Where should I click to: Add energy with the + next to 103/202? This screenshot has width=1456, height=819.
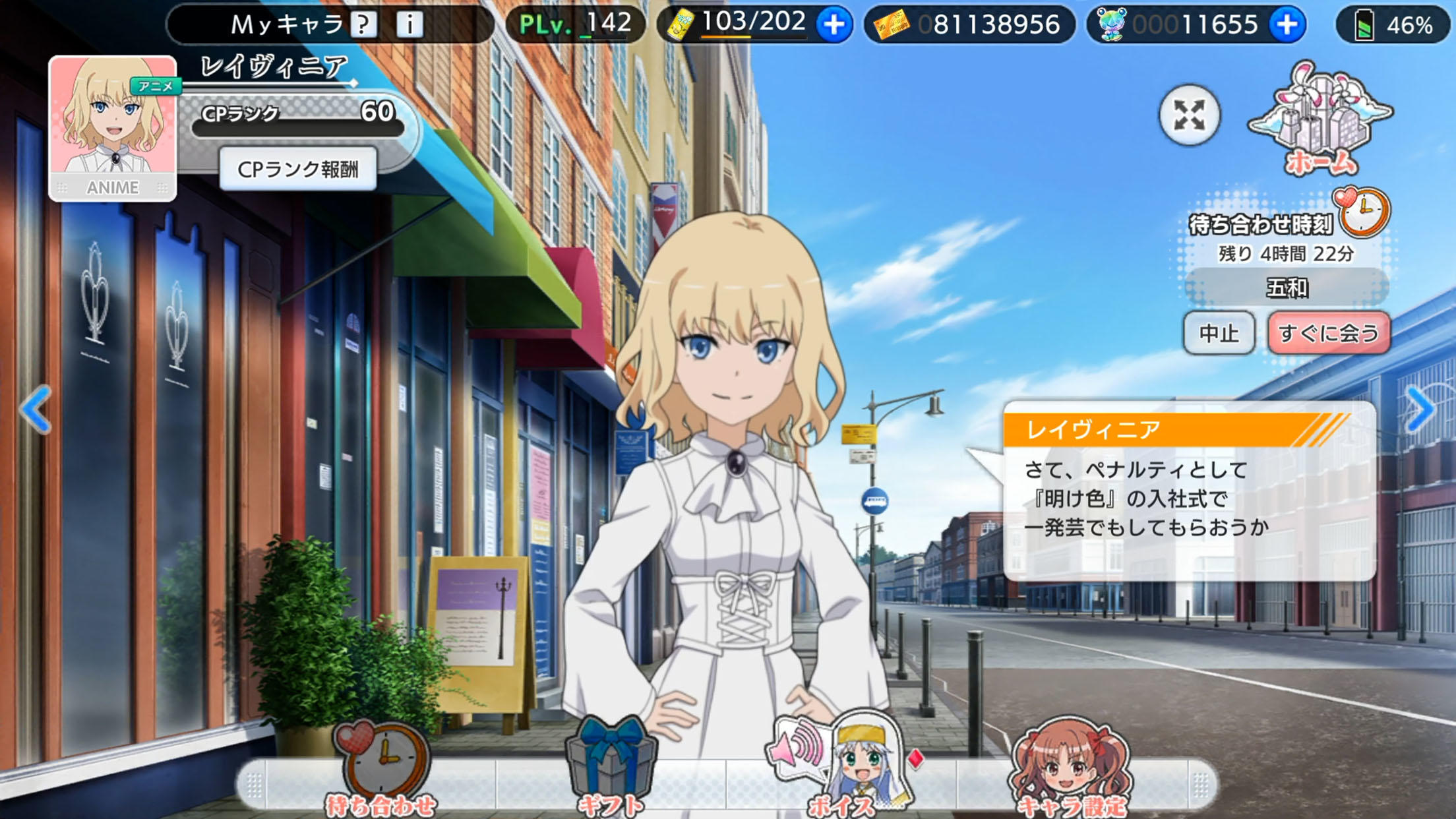click(x=834, y=26)
